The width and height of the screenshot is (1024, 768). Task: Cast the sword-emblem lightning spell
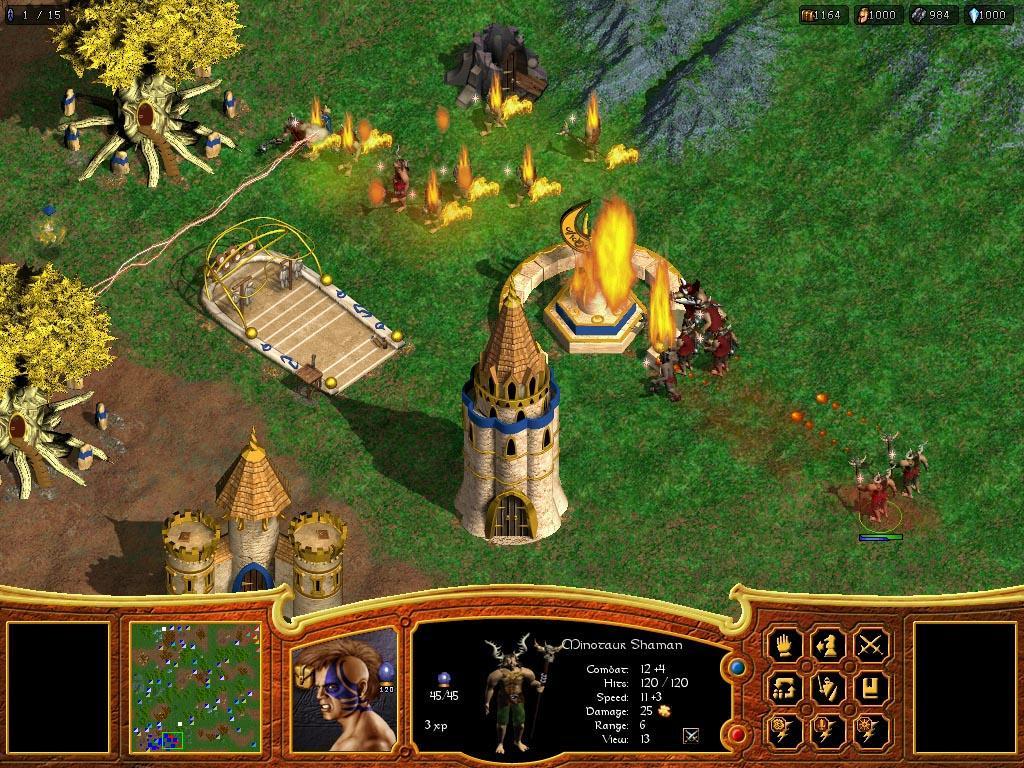coord(829,731)
